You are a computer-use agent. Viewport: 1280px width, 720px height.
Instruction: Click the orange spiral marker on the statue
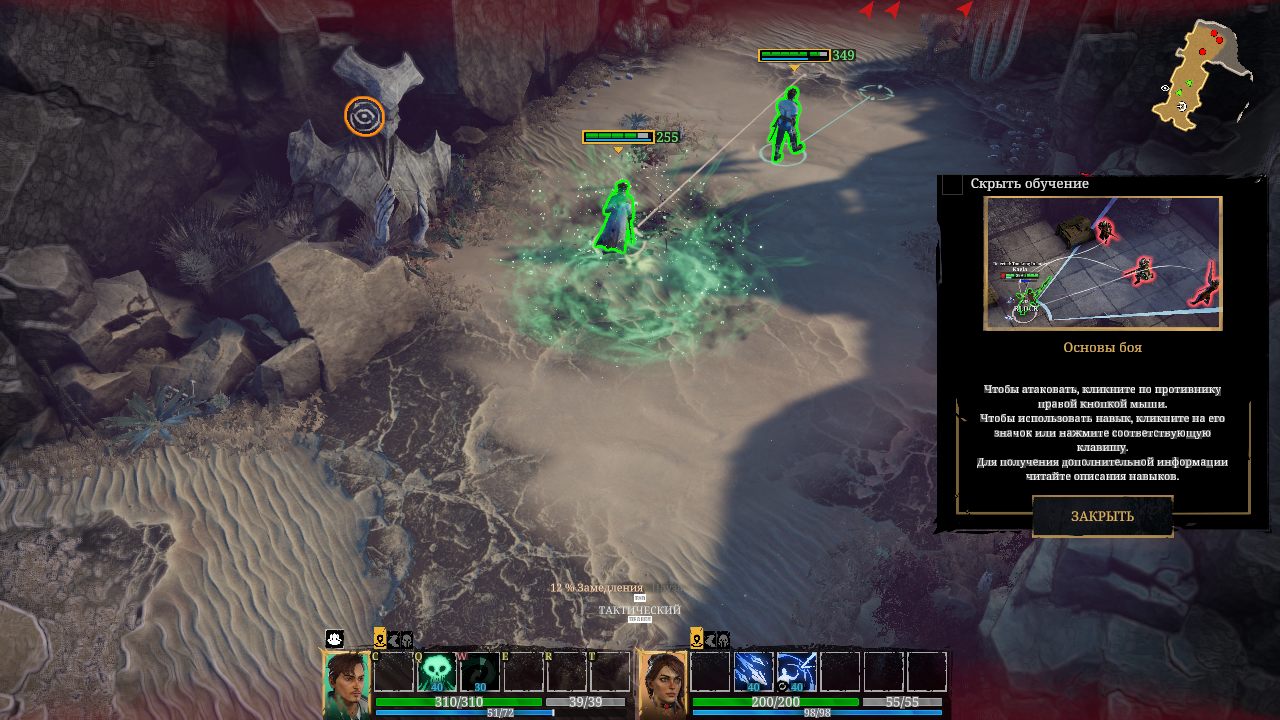coord(364,116)
